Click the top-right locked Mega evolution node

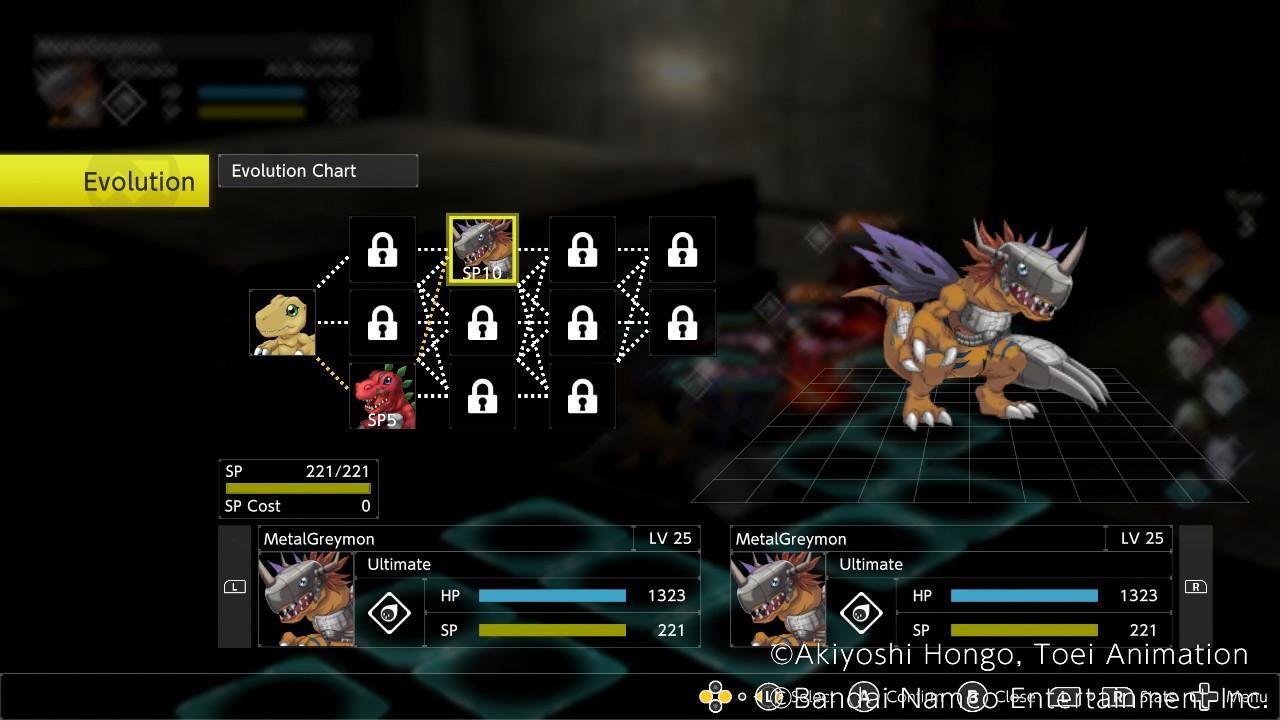682,249
